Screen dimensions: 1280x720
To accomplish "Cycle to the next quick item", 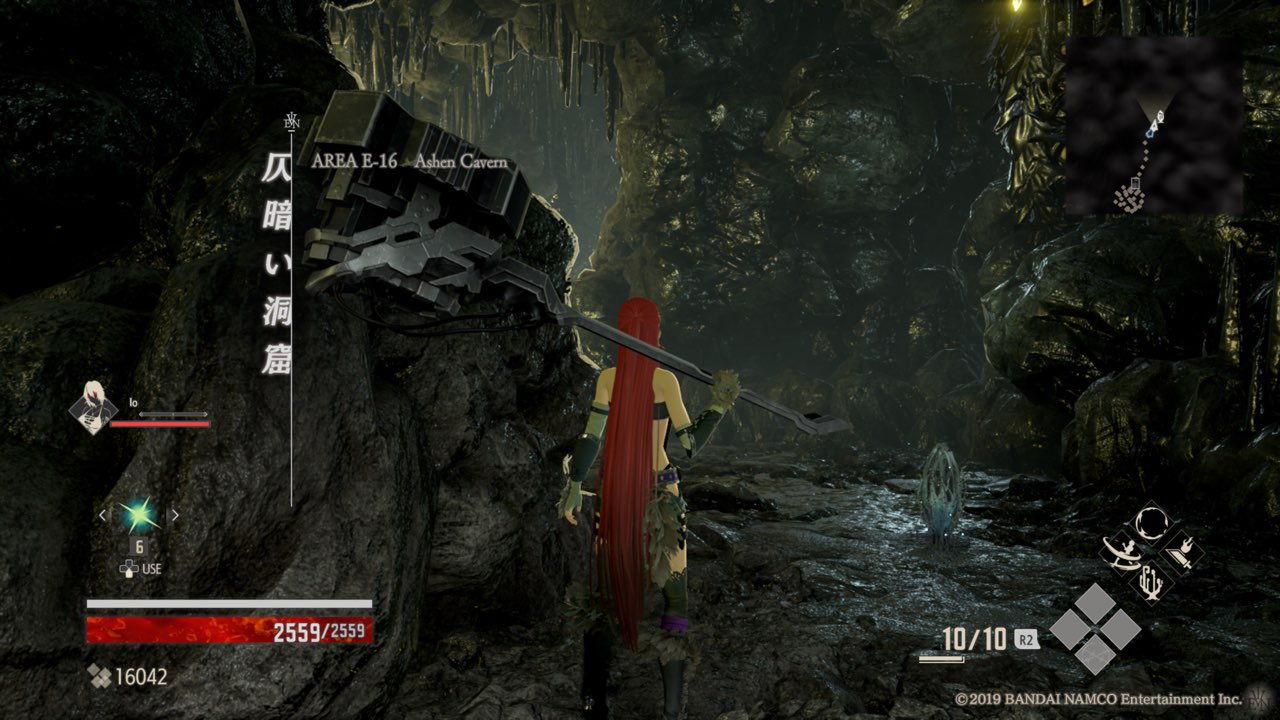I will click(x=174, y=515).
